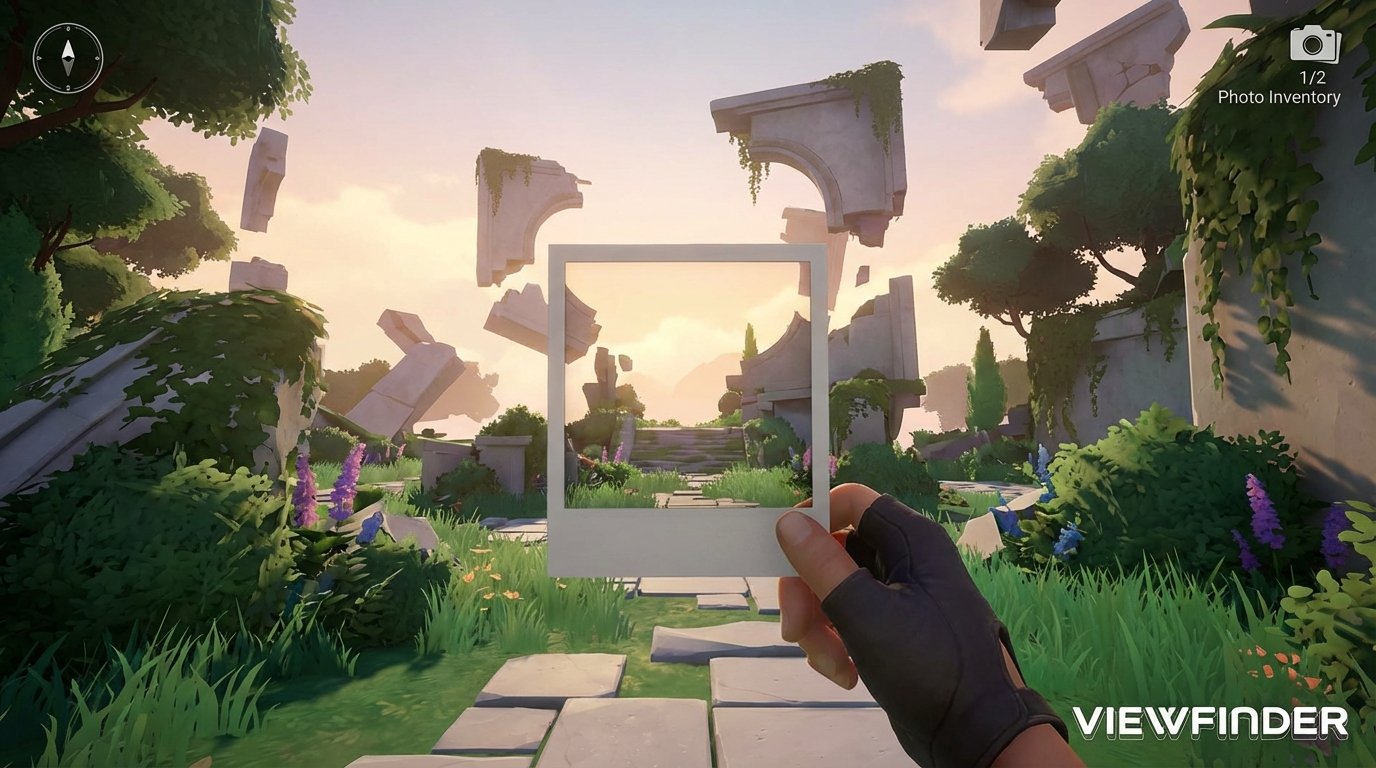The height and width of the screenshot is (768, 1376).
Task: Click the compass east tick mark
Action: pos(97,57)
